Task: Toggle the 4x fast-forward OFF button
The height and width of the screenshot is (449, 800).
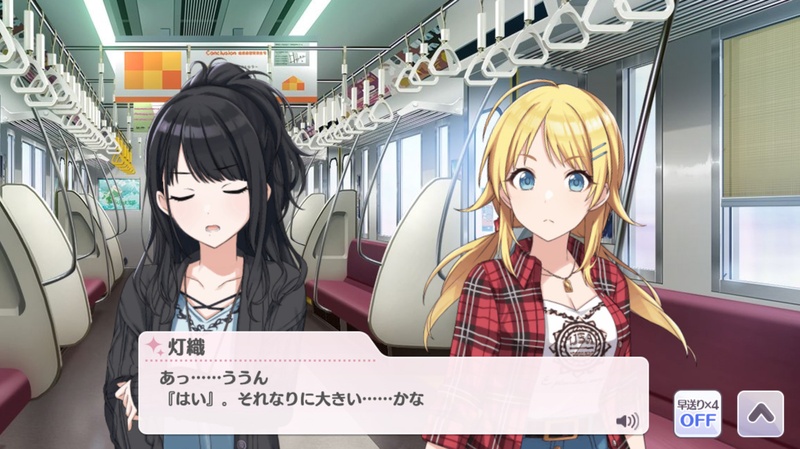Action: [x=697, y=413]
